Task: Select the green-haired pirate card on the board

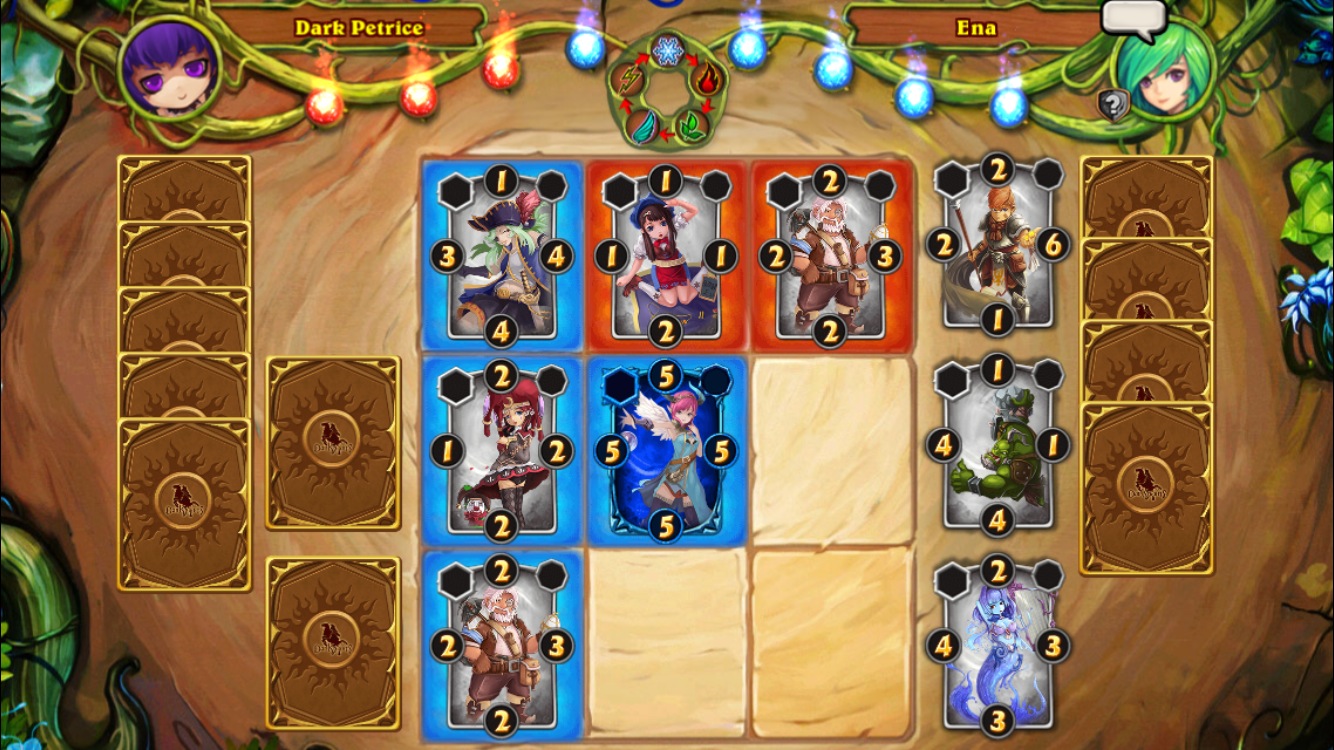Action: tap(502, 257)
